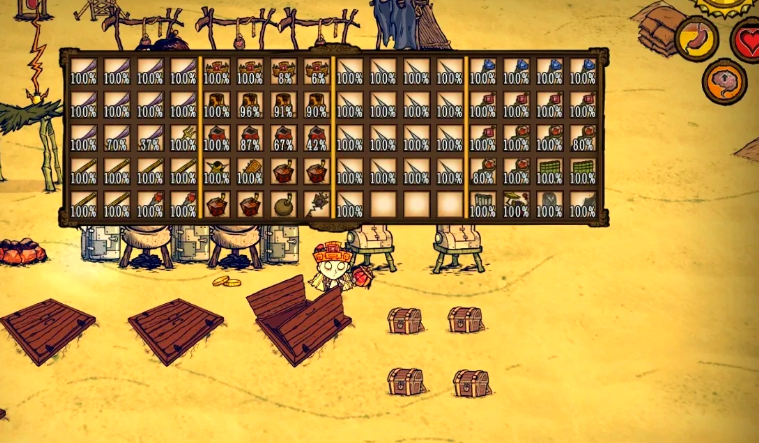
Task: Select the armor slot marked 96%
Action: 250,104
